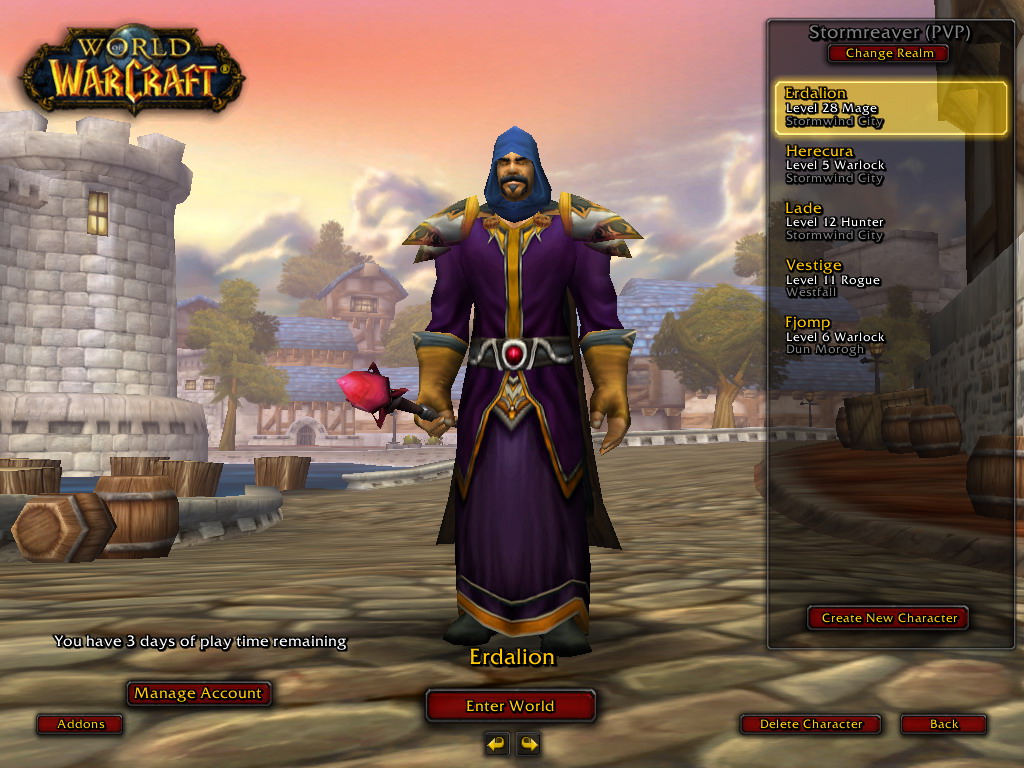Open the Manage Account page

[x=198, y=693]
